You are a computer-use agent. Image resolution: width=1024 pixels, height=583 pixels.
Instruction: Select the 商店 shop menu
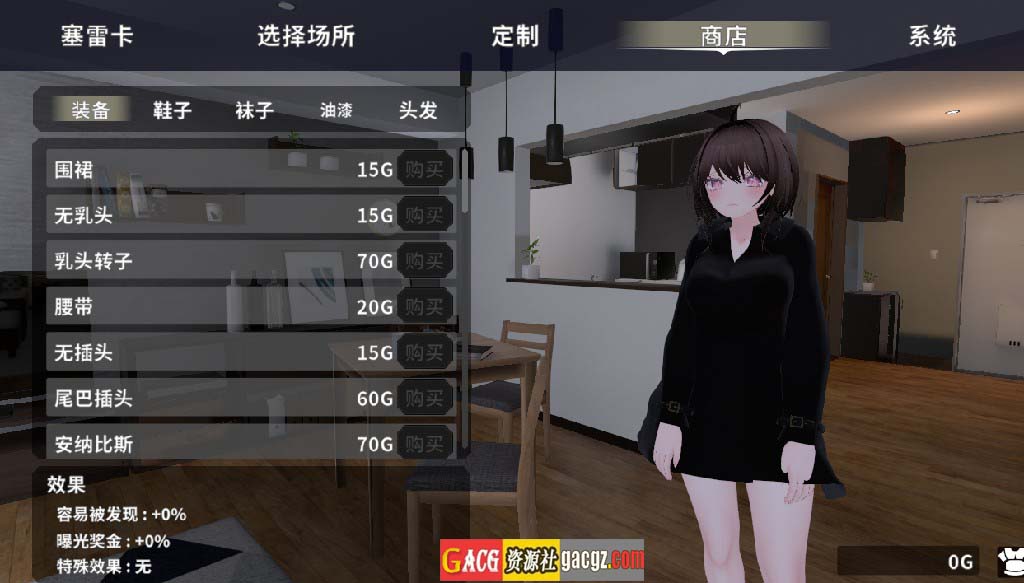click(723, 36)
